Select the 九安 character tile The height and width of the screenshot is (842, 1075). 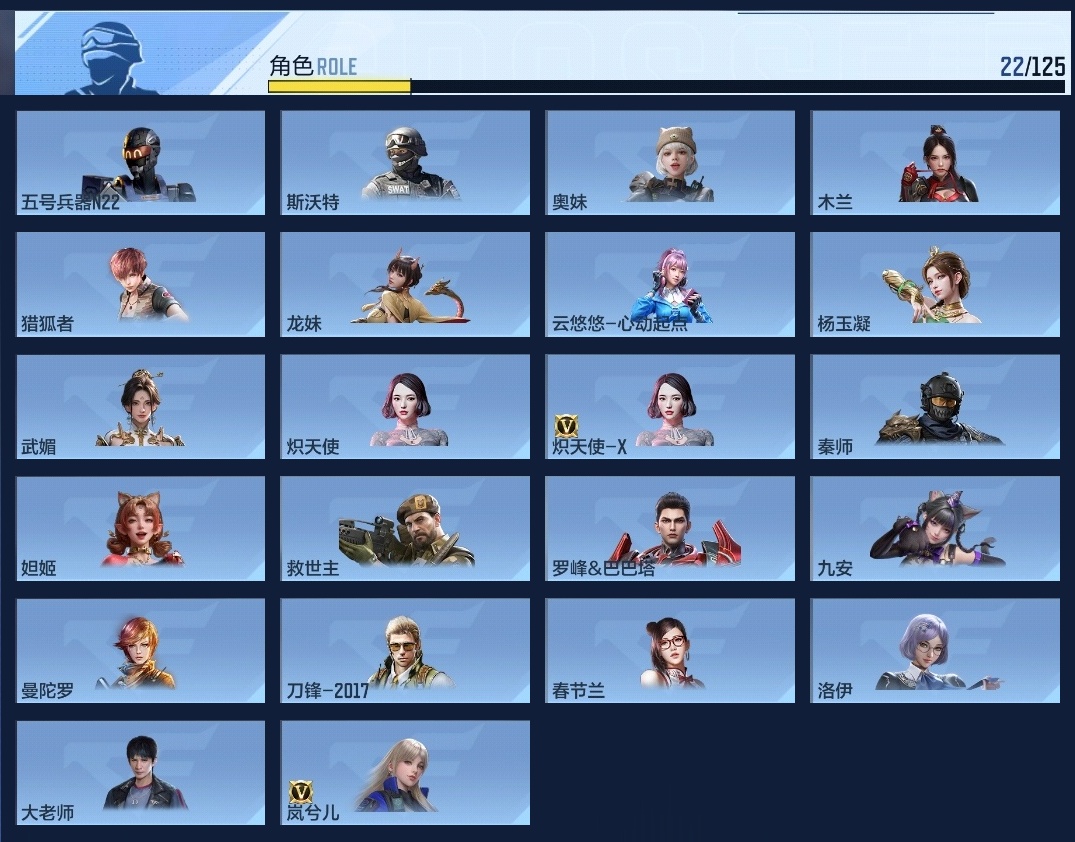pos(935,529)
